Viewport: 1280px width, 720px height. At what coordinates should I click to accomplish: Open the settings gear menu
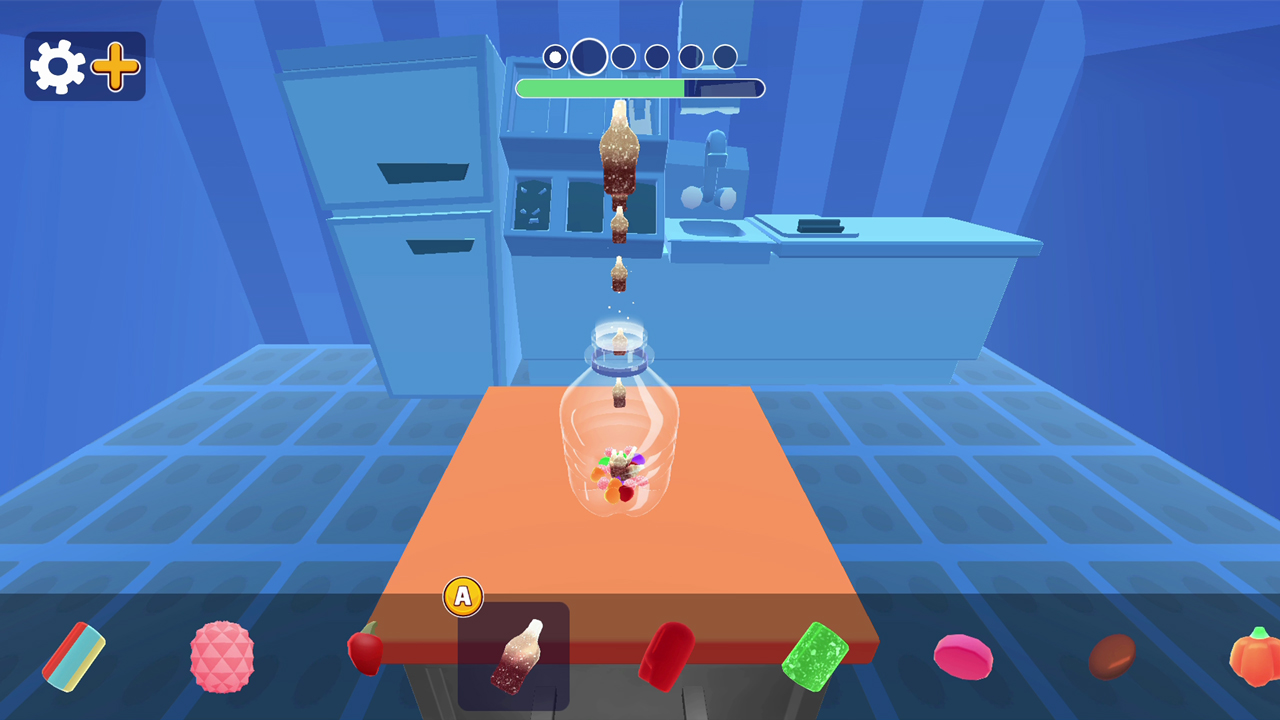pos(57,65)
